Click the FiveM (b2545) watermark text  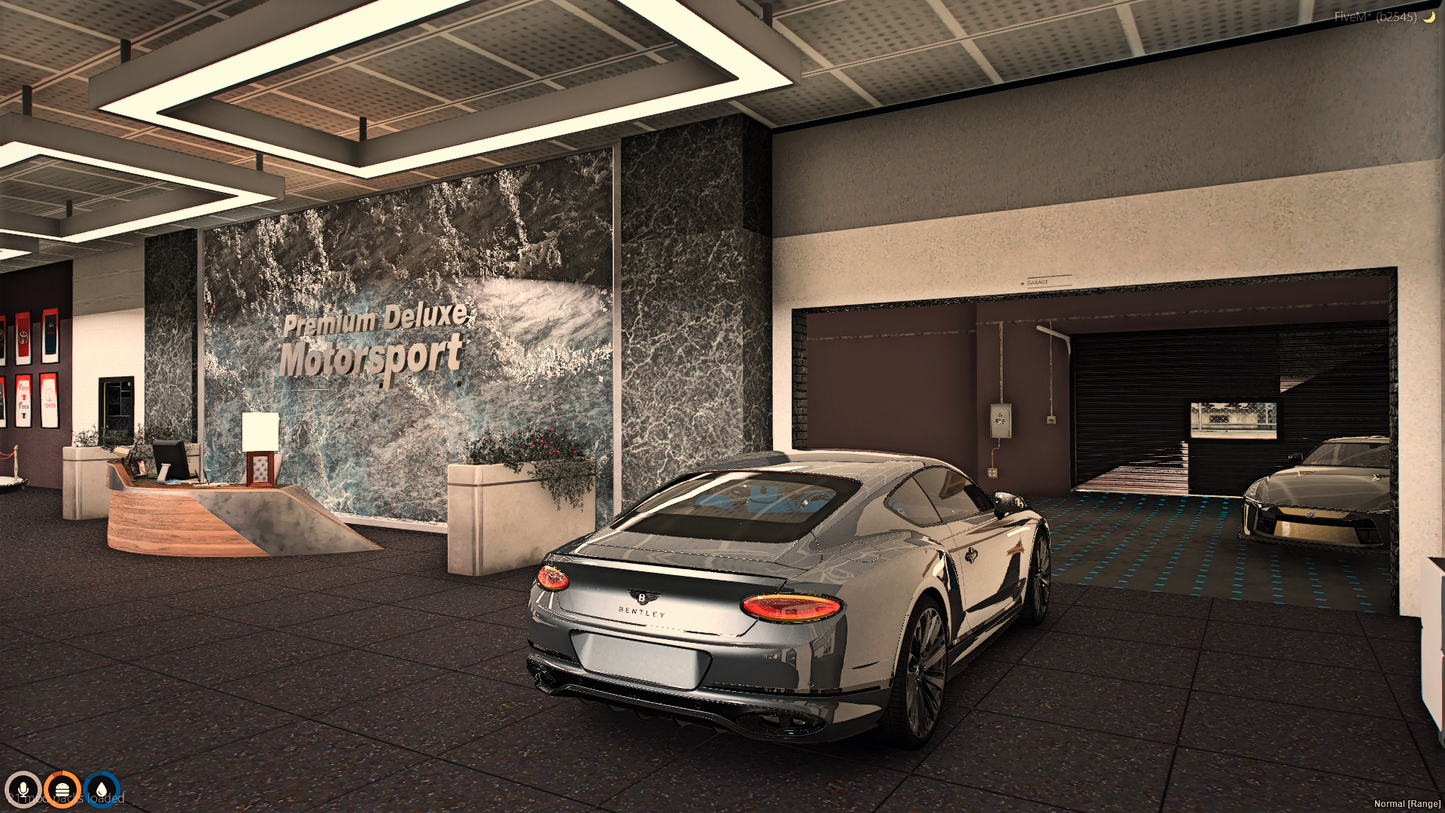(1376, 15)
